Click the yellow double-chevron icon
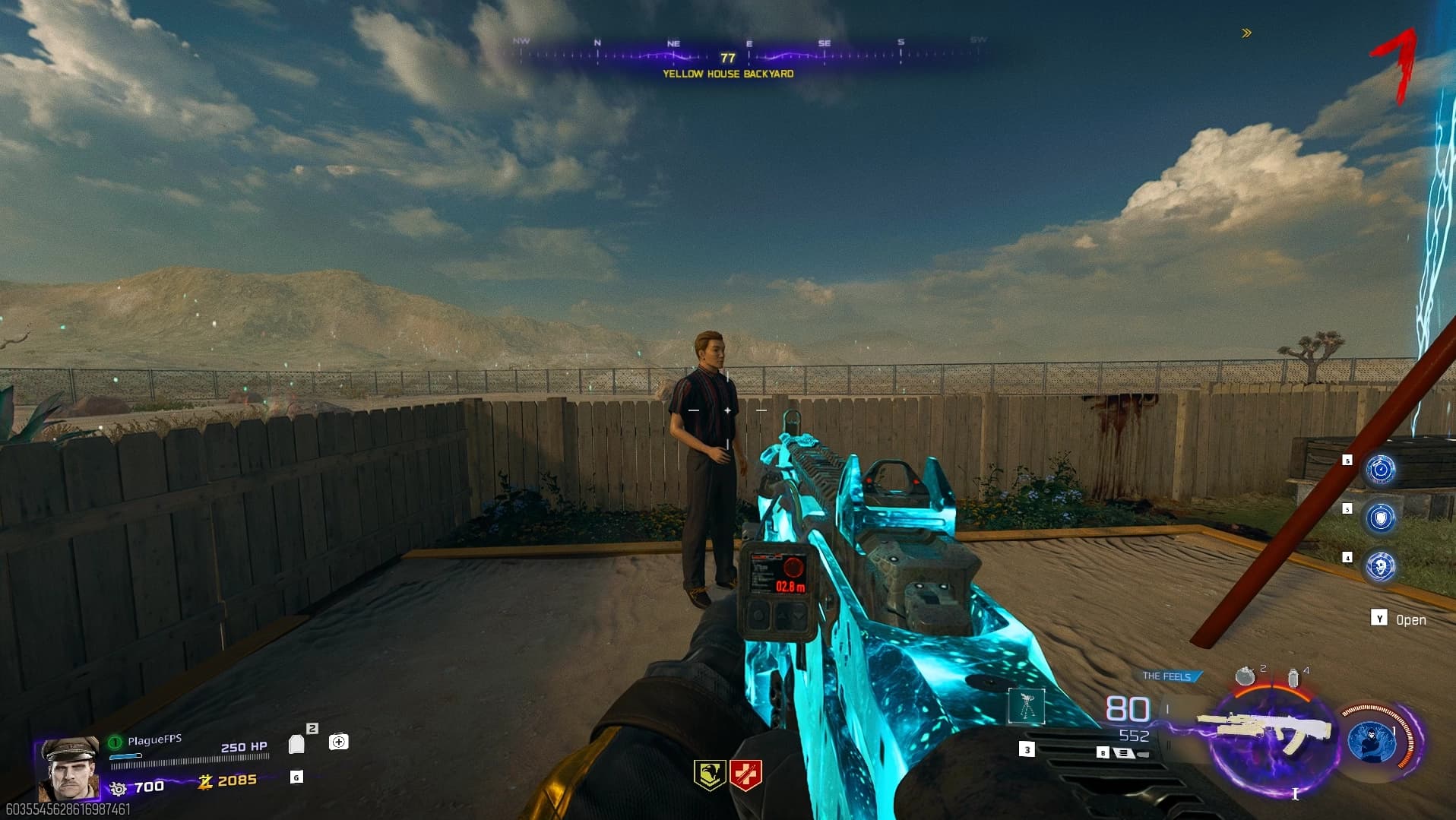 pyautogui.click(x=1246, y=33)
